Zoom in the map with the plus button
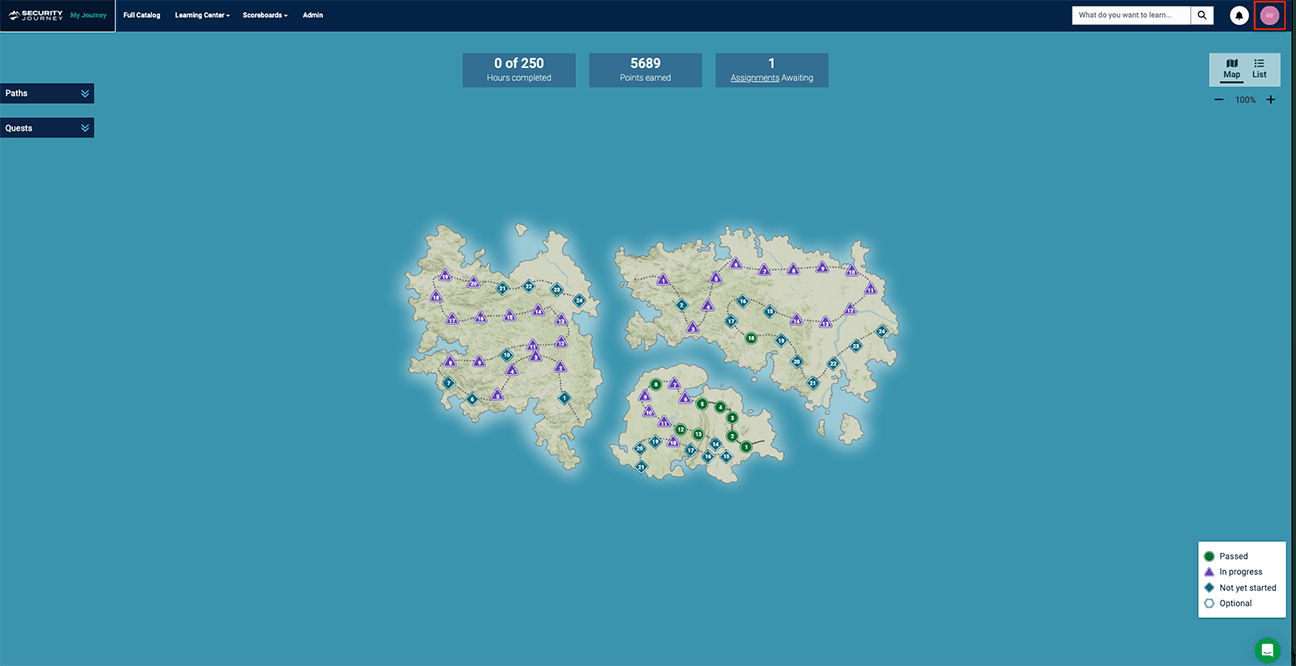The image size is (1296, 666). (1271, 100)
